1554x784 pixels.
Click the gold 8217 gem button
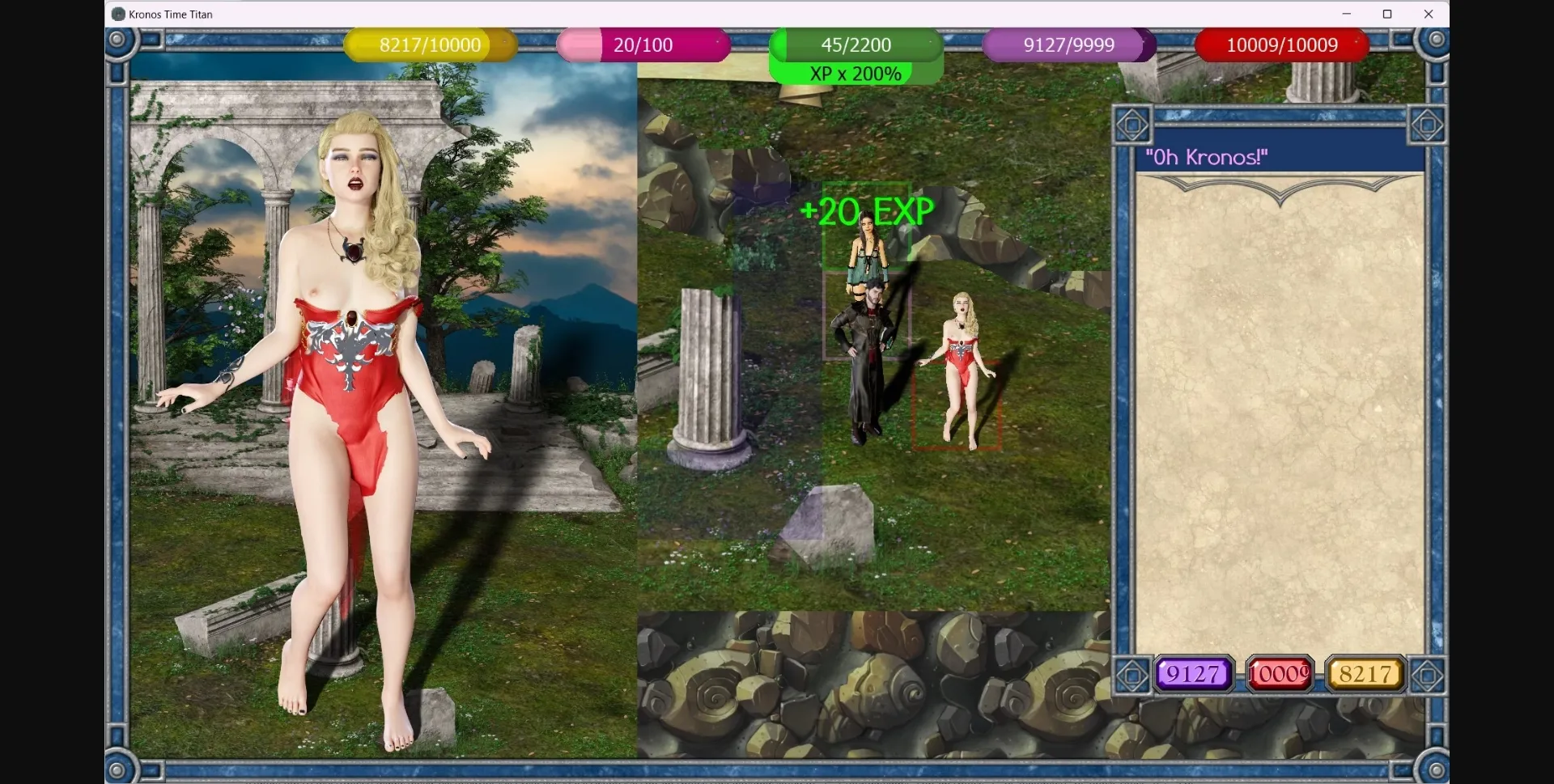[1365, 673]
